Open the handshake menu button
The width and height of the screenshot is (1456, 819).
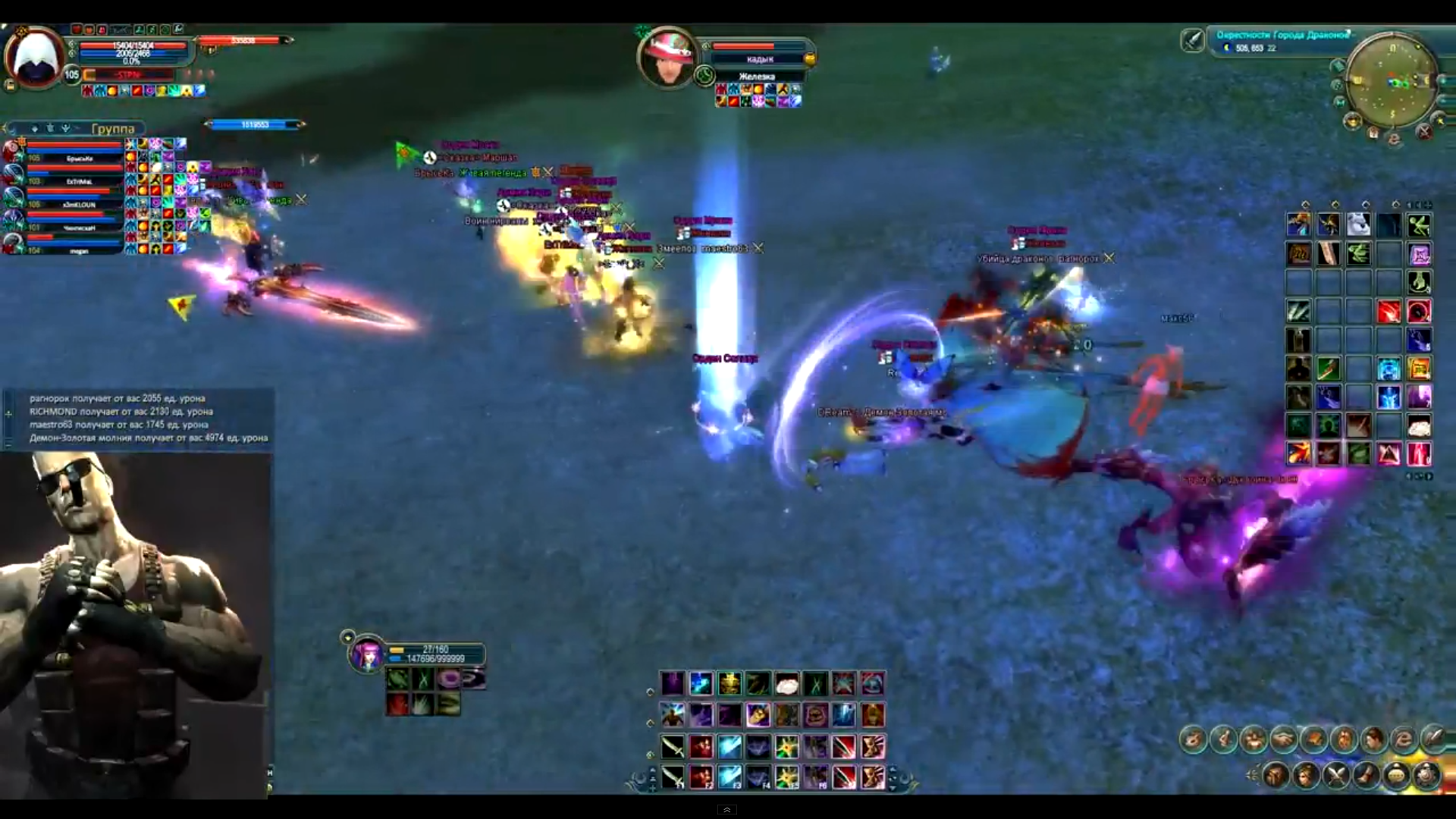1283,739
